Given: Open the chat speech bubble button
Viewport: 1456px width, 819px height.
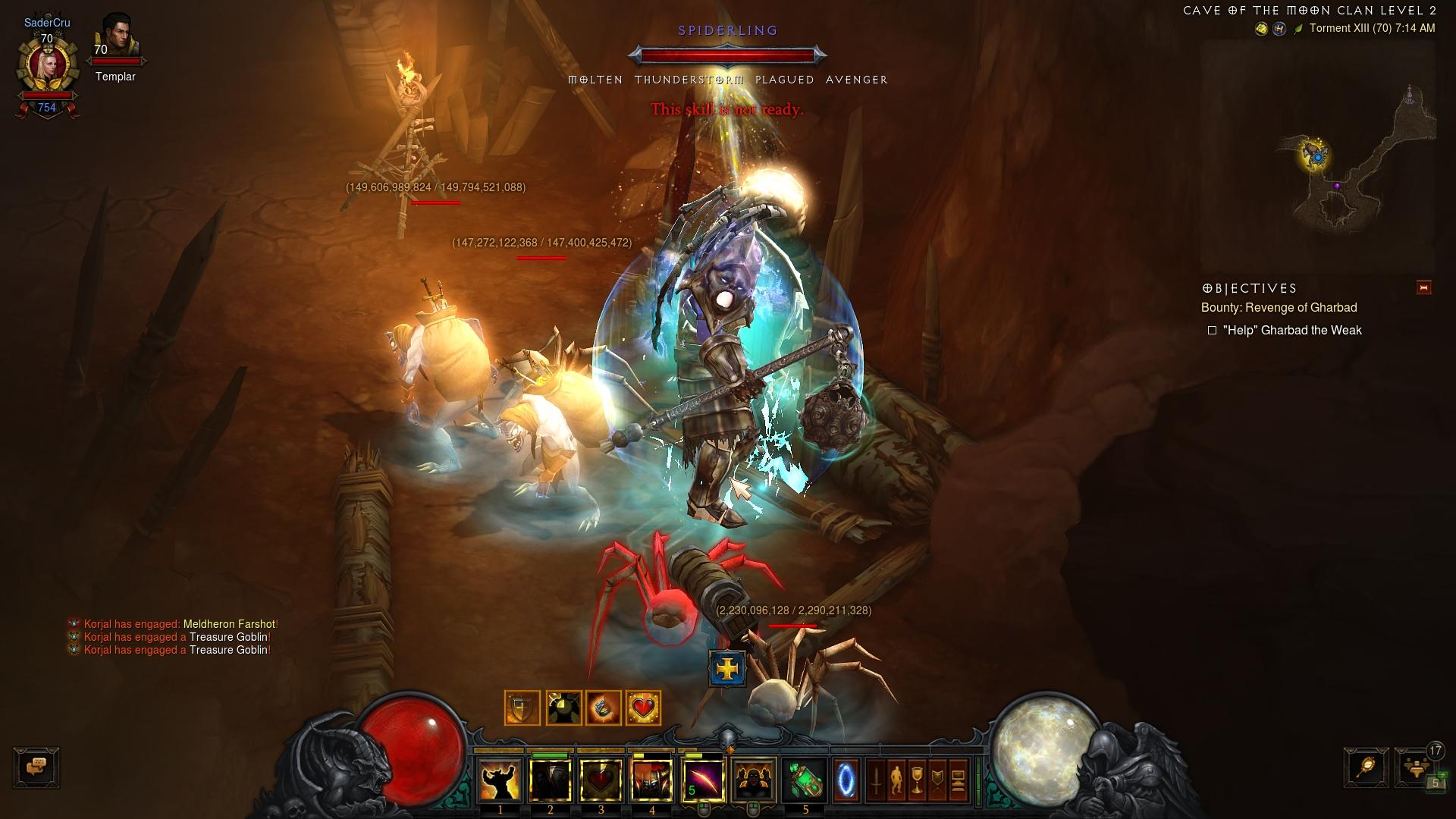Looking at the screenshot, I should pos(36,767).
